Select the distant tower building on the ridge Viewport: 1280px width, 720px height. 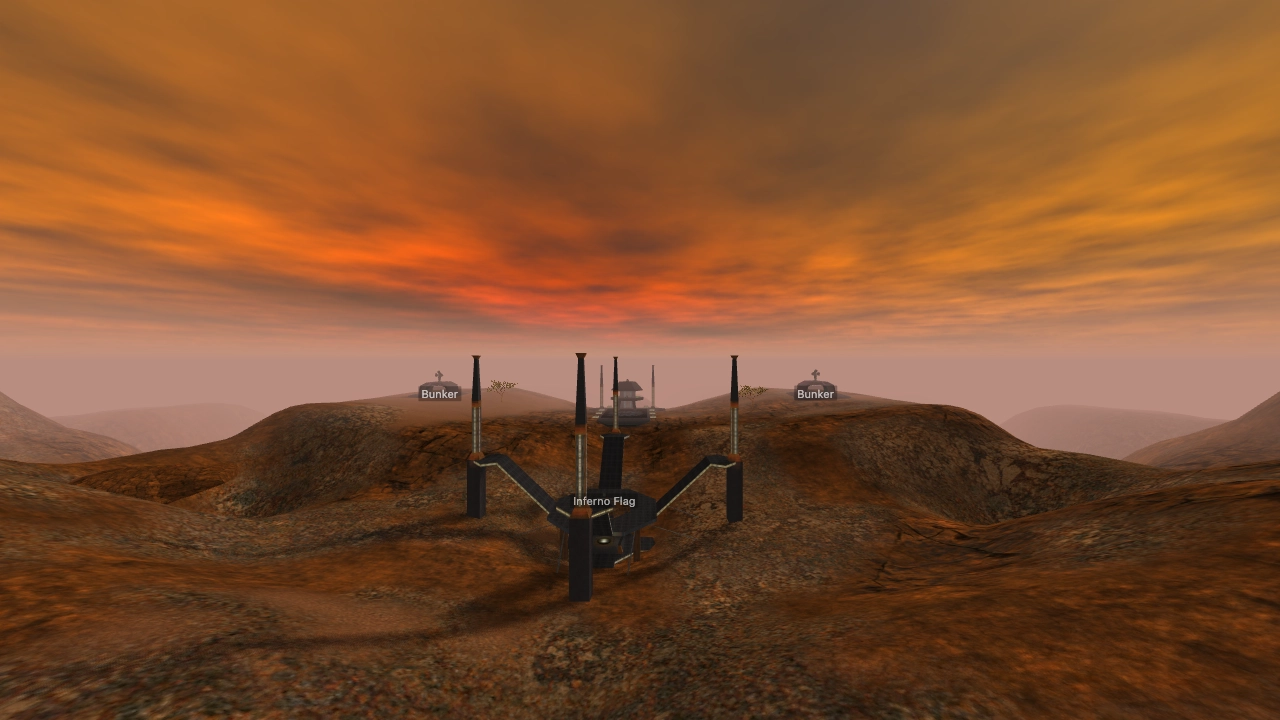point(628,392)
